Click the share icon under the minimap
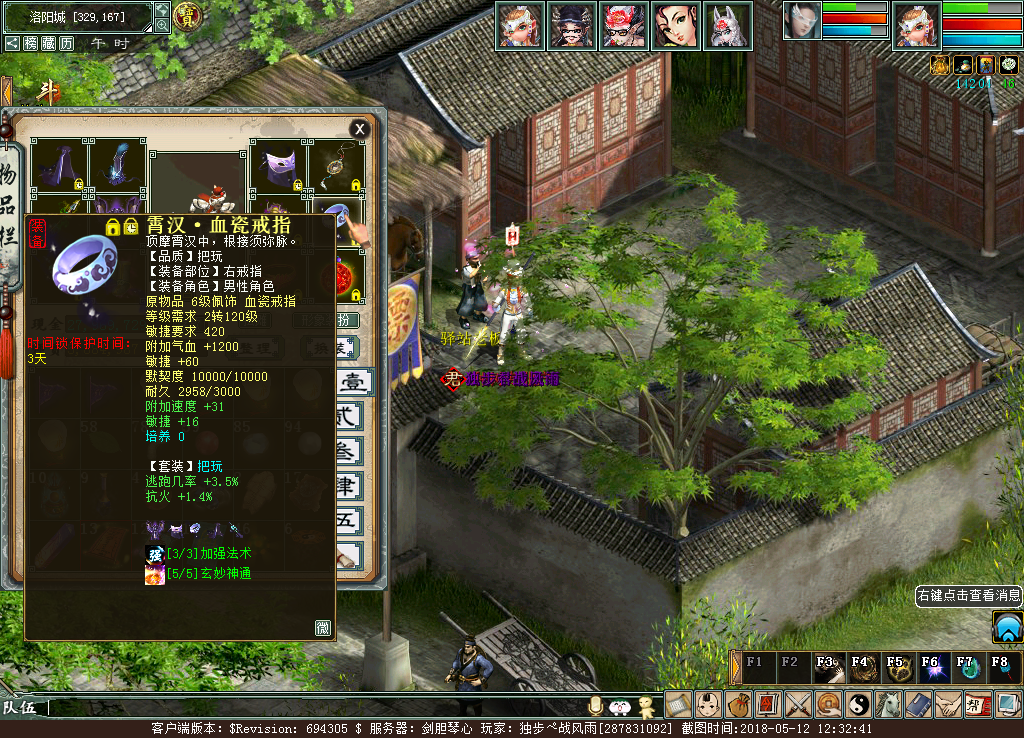 click(x=12, y=43)
